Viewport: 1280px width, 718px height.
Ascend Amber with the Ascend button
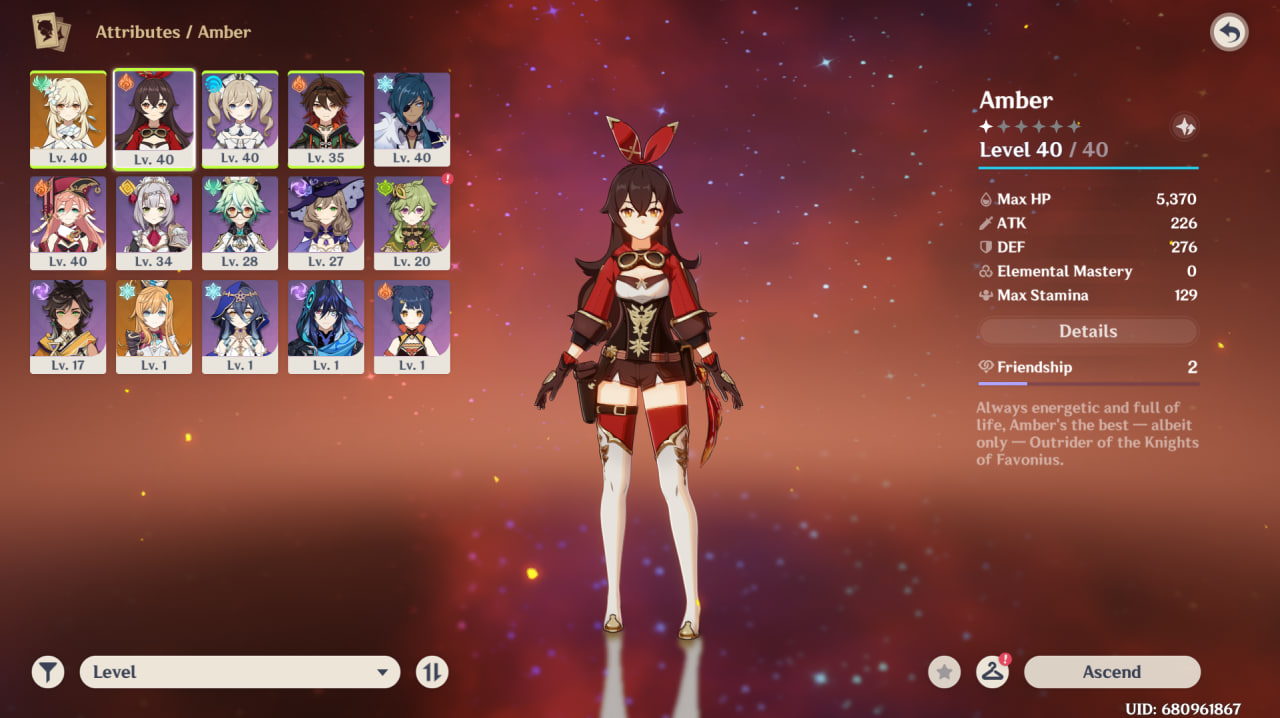coord(1111,672)
